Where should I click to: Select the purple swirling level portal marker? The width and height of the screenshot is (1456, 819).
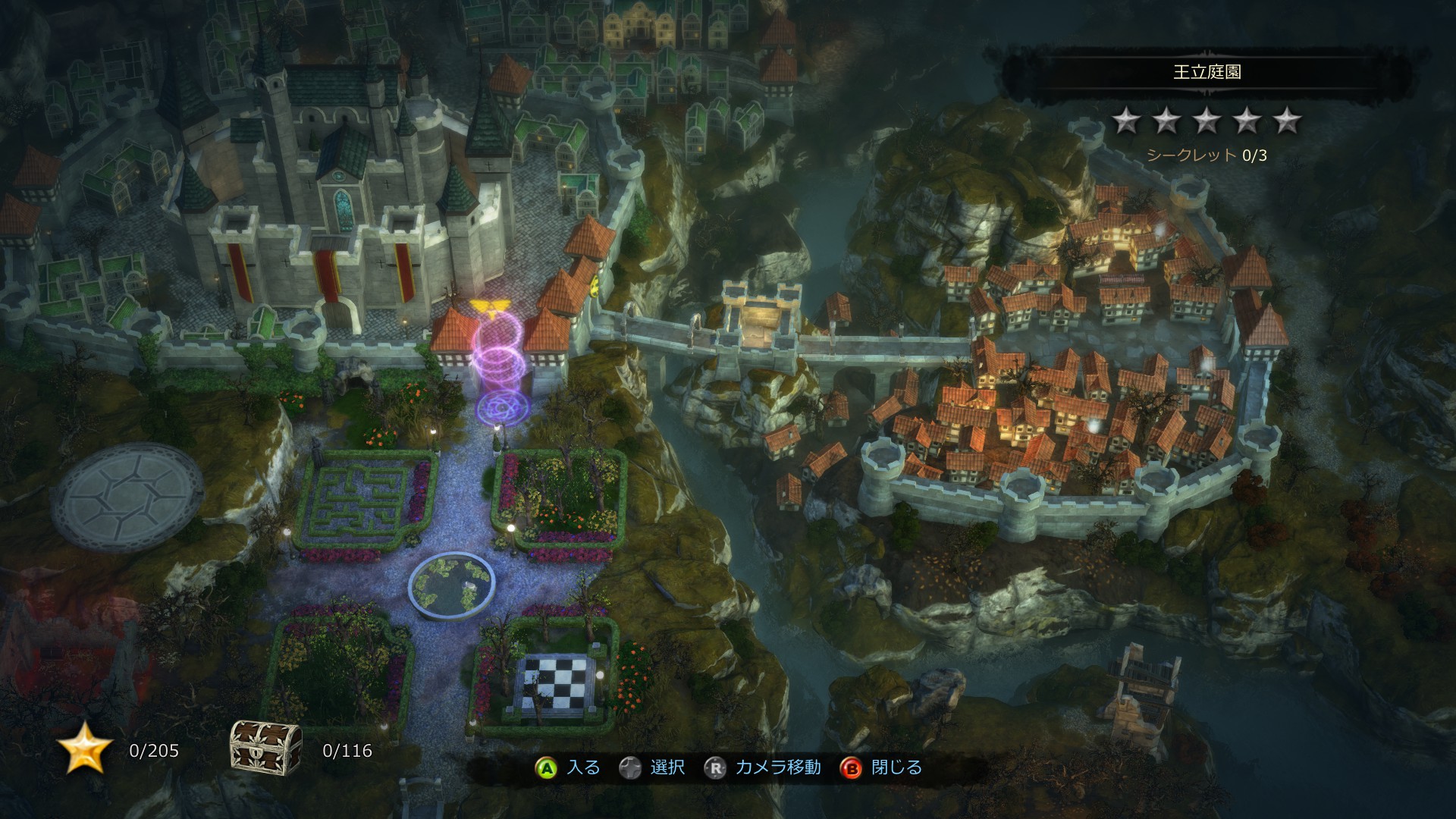pyautogui.click(x=499, y=365)
